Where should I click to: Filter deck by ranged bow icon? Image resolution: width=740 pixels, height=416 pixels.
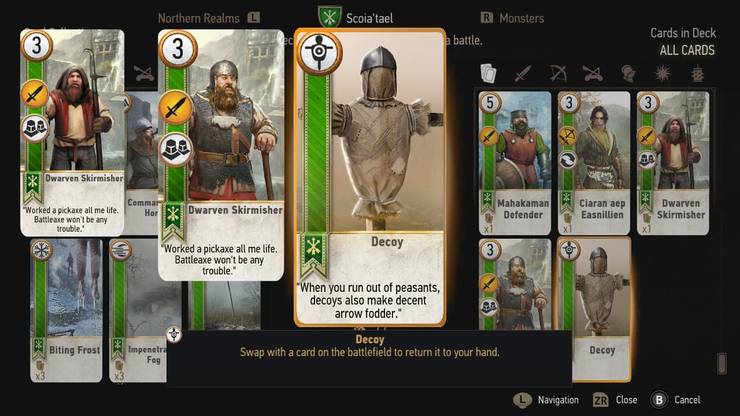(556, 73)
